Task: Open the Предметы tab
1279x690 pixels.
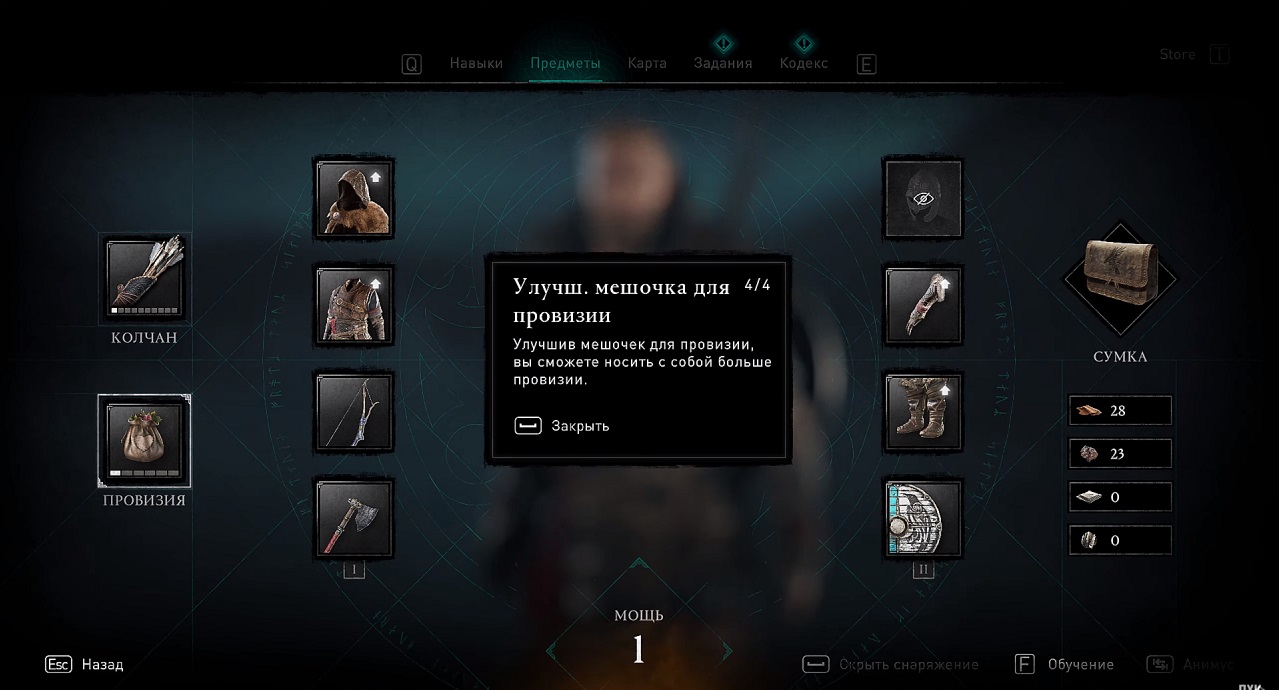Action: 565,63
